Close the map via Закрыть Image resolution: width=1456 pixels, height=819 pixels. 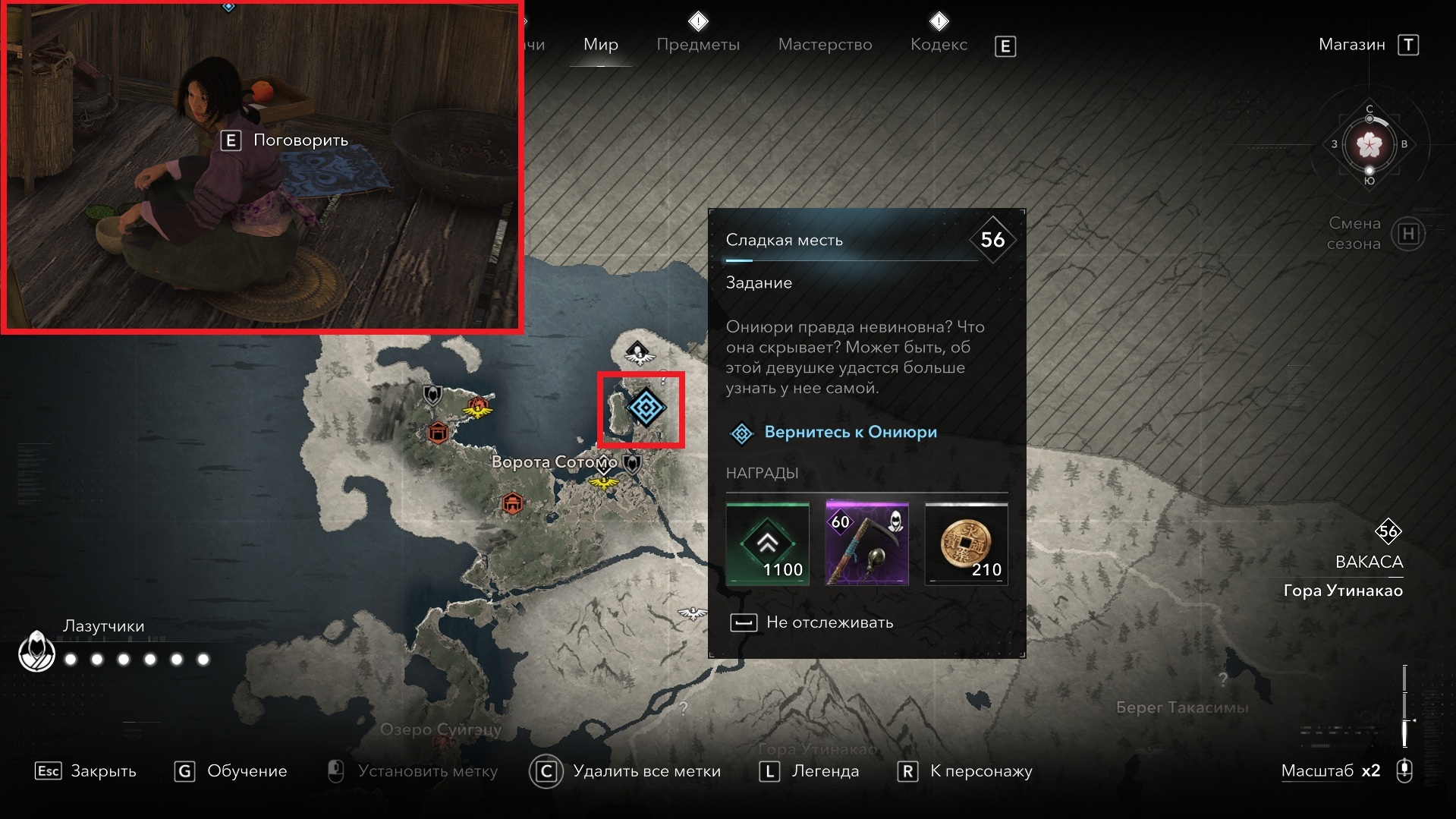pyautogui.click(x=86, y=771)
